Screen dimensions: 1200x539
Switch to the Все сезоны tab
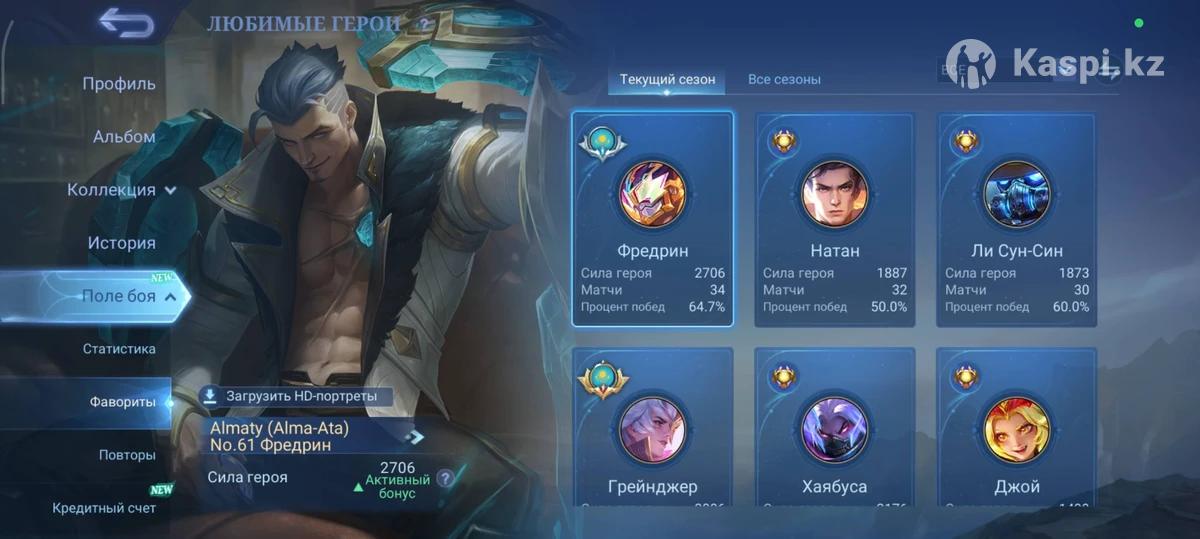784,79
